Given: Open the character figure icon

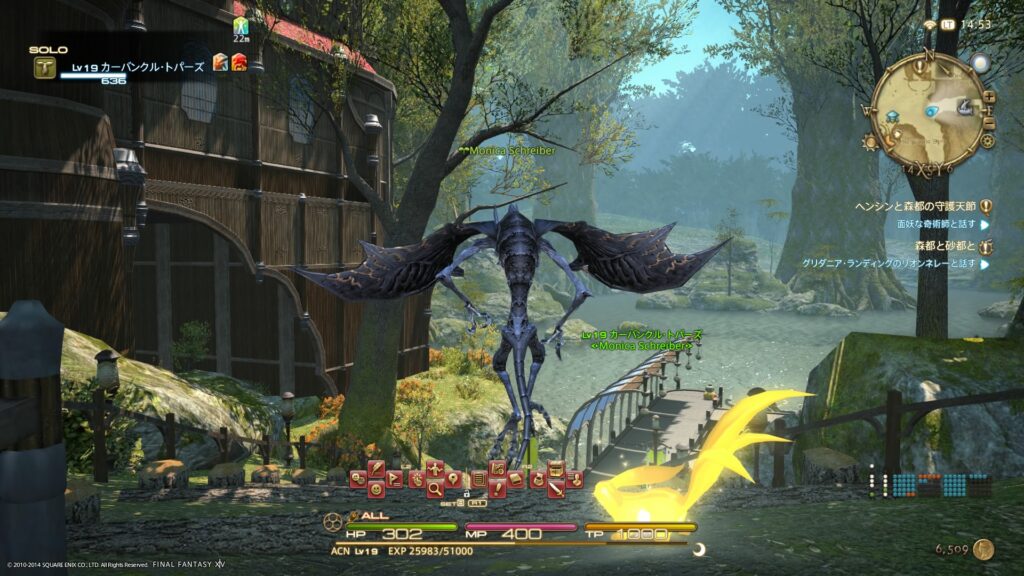Looking at the screenshot, I should pos(435,469).
